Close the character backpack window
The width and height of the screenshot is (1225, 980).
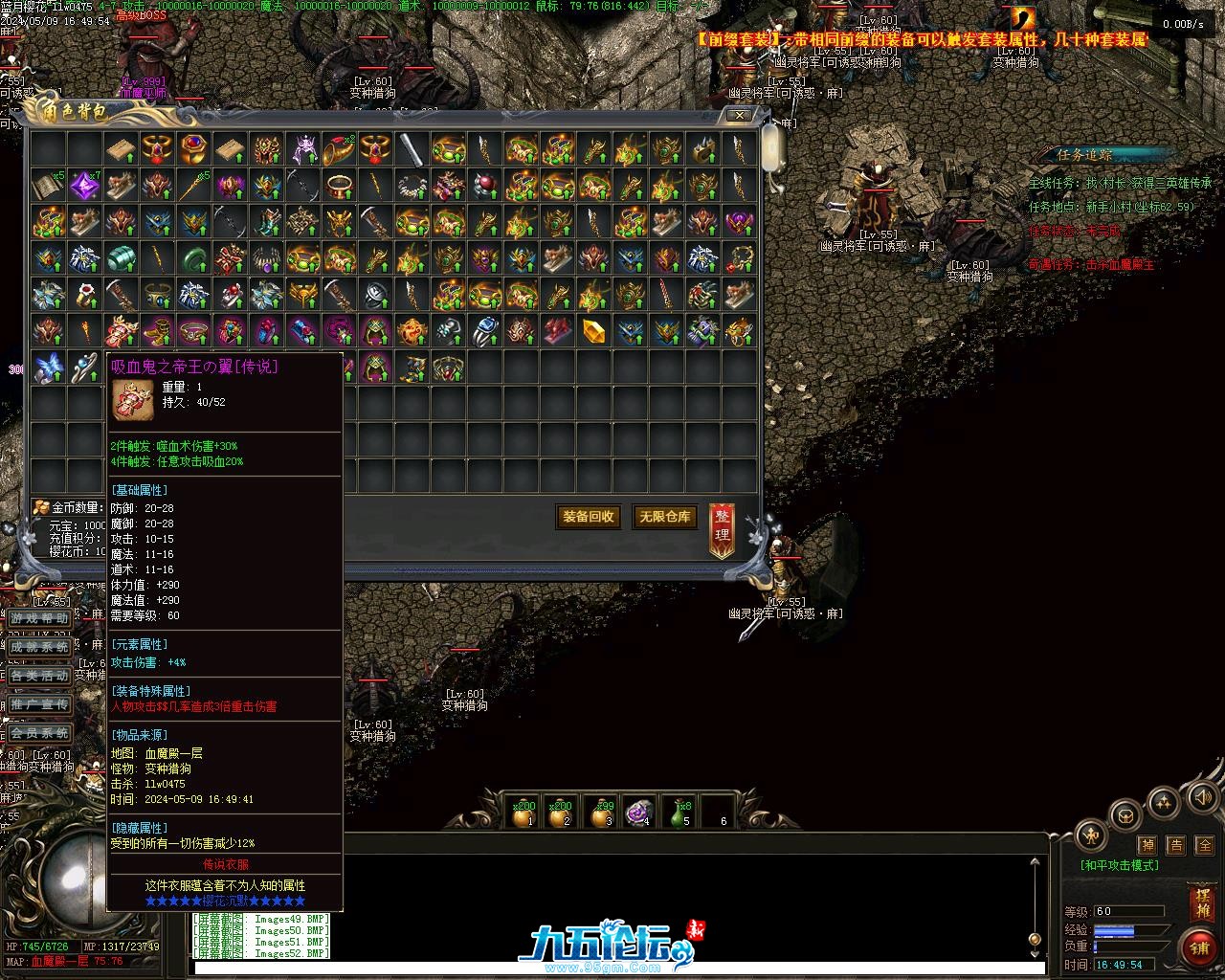tap(740, 115)
